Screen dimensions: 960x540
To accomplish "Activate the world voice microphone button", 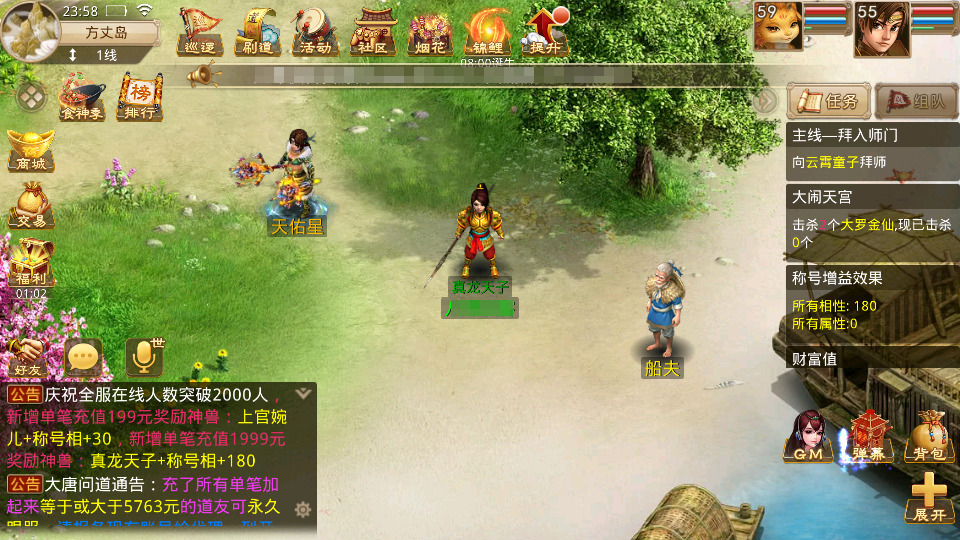I will [144, 357].
